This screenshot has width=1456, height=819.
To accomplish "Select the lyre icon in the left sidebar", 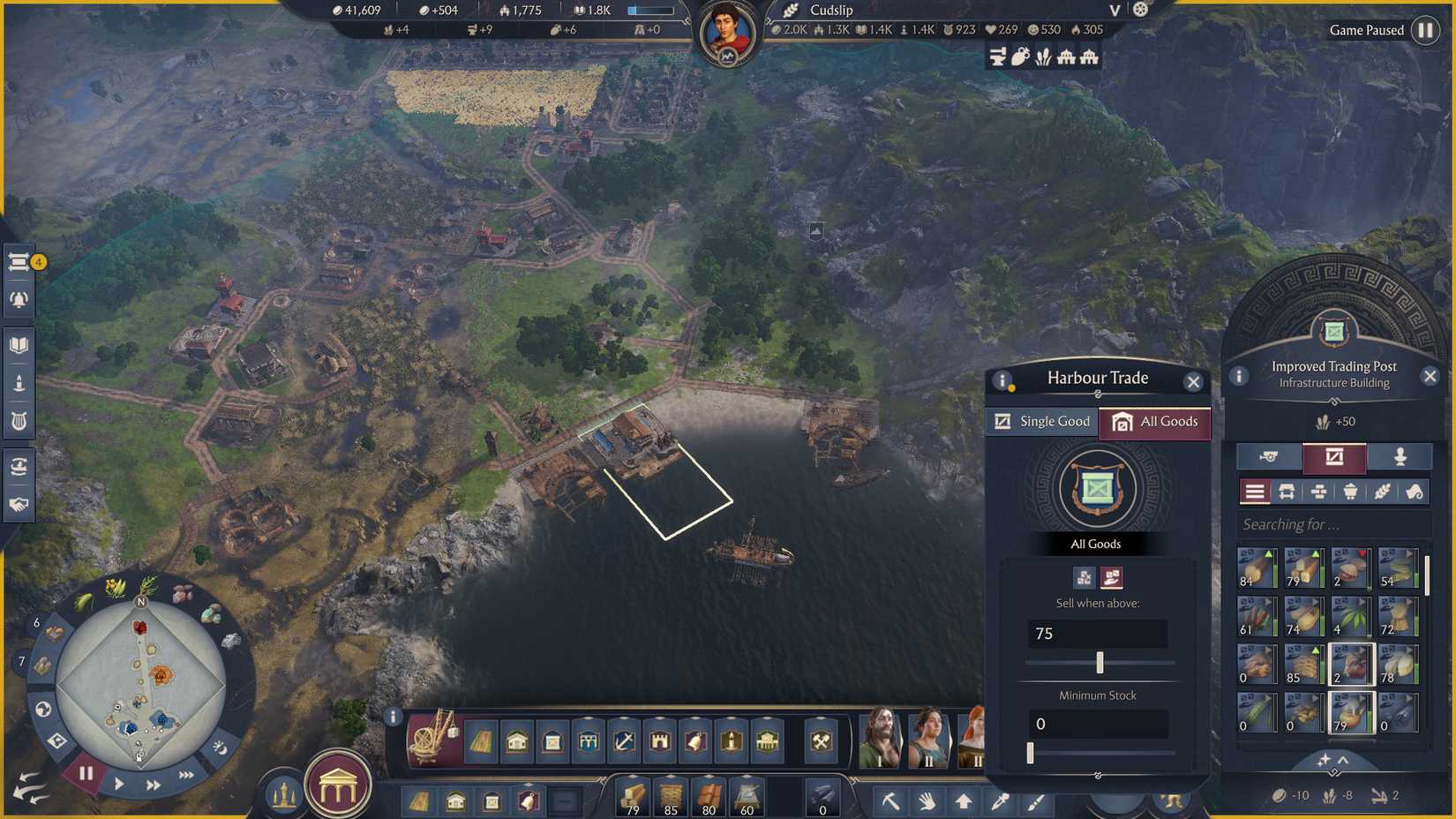I will point(19,421).
